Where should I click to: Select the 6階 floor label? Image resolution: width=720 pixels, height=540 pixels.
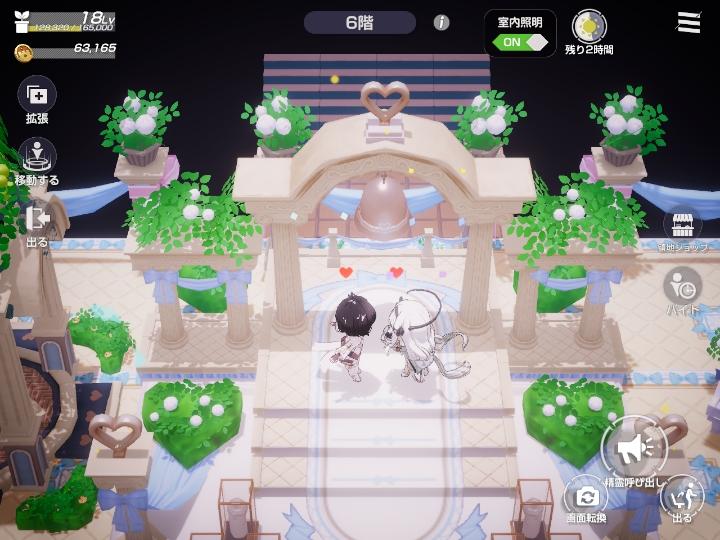360,22
